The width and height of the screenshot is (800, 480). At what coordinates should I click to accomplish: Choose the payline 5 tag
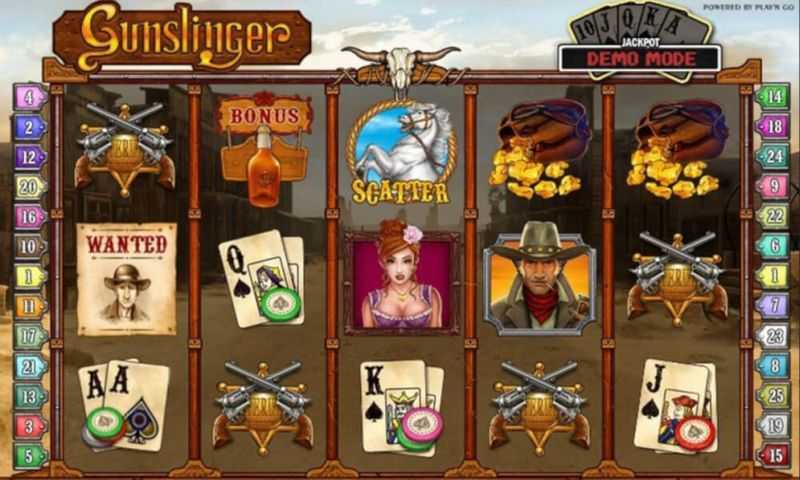click(30, 455)
